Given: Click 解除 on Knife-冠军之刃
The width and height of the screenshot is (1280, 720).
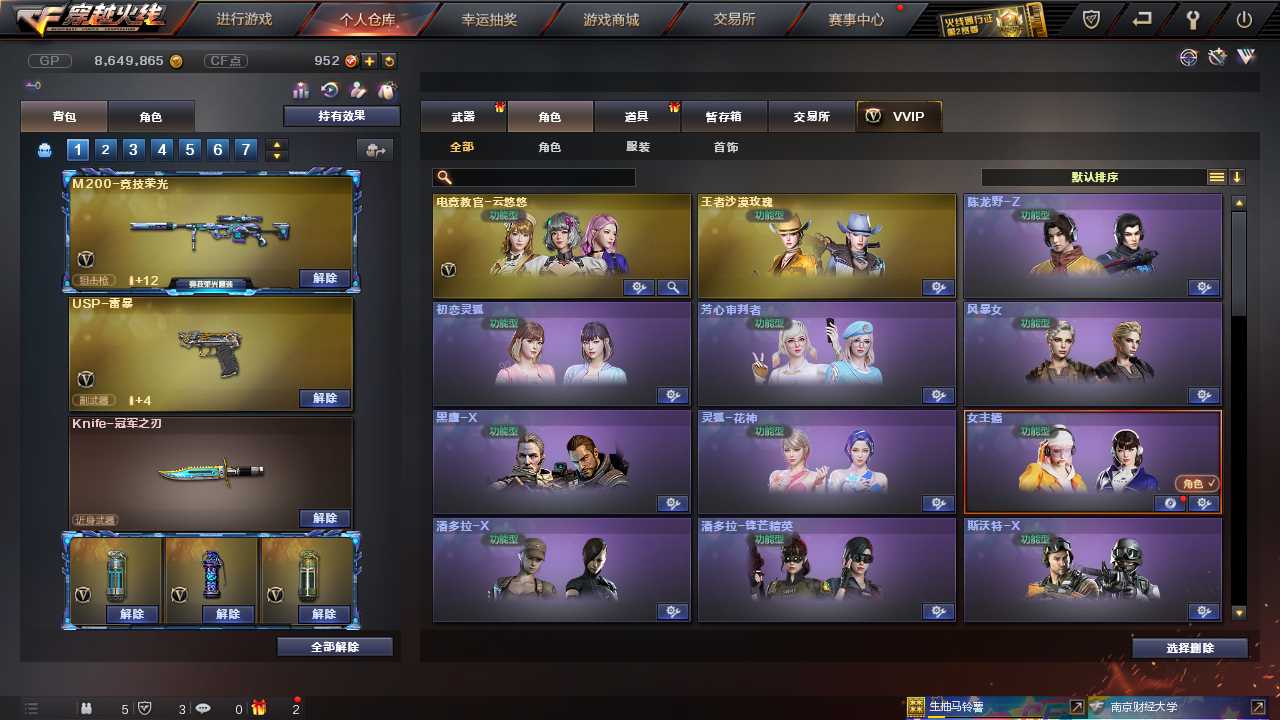Looking at the screenshot, I should coord(324,518).
